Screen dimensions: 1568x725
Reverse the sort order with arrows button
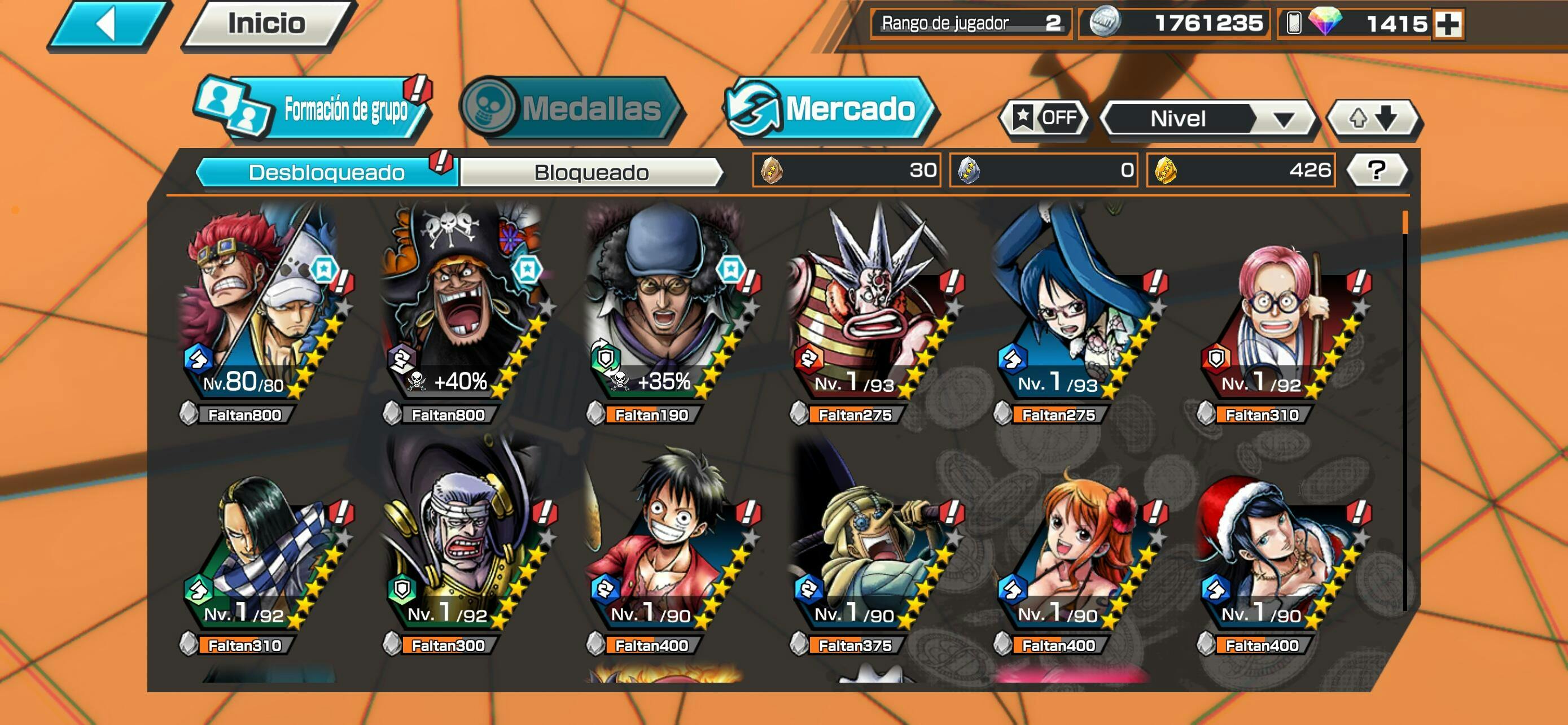click(x=1373, y=118)
